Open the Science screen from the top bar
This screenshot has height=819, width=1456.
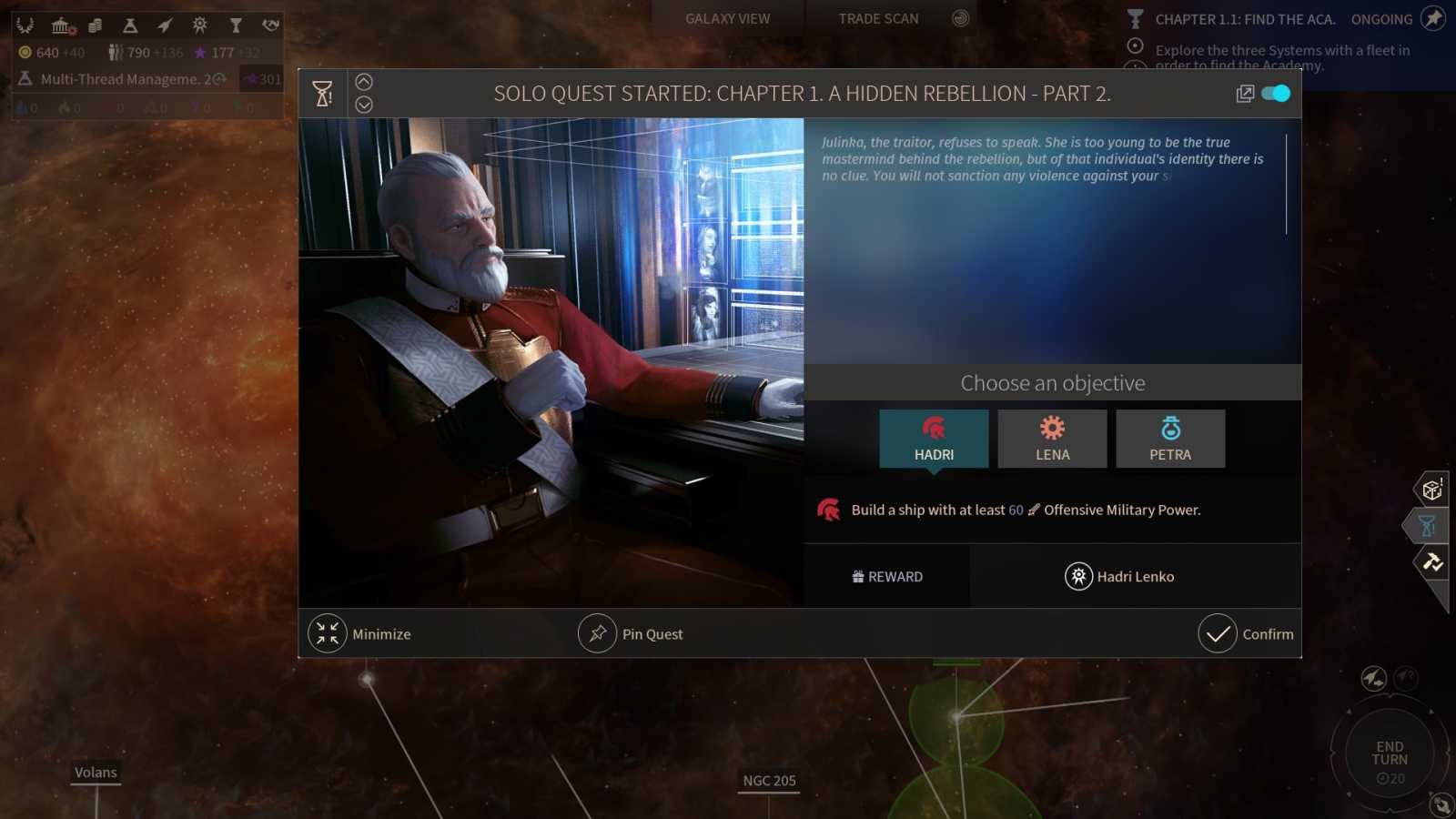[128, 25]
